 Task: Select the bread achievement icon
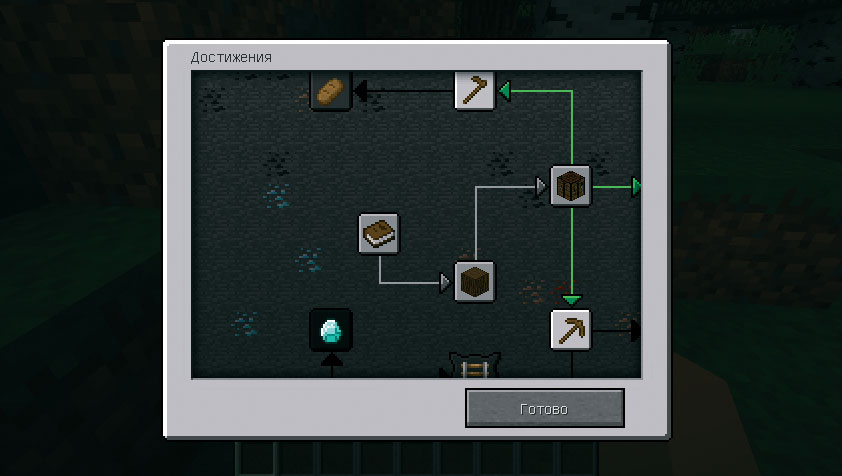(x=329, y=92)
